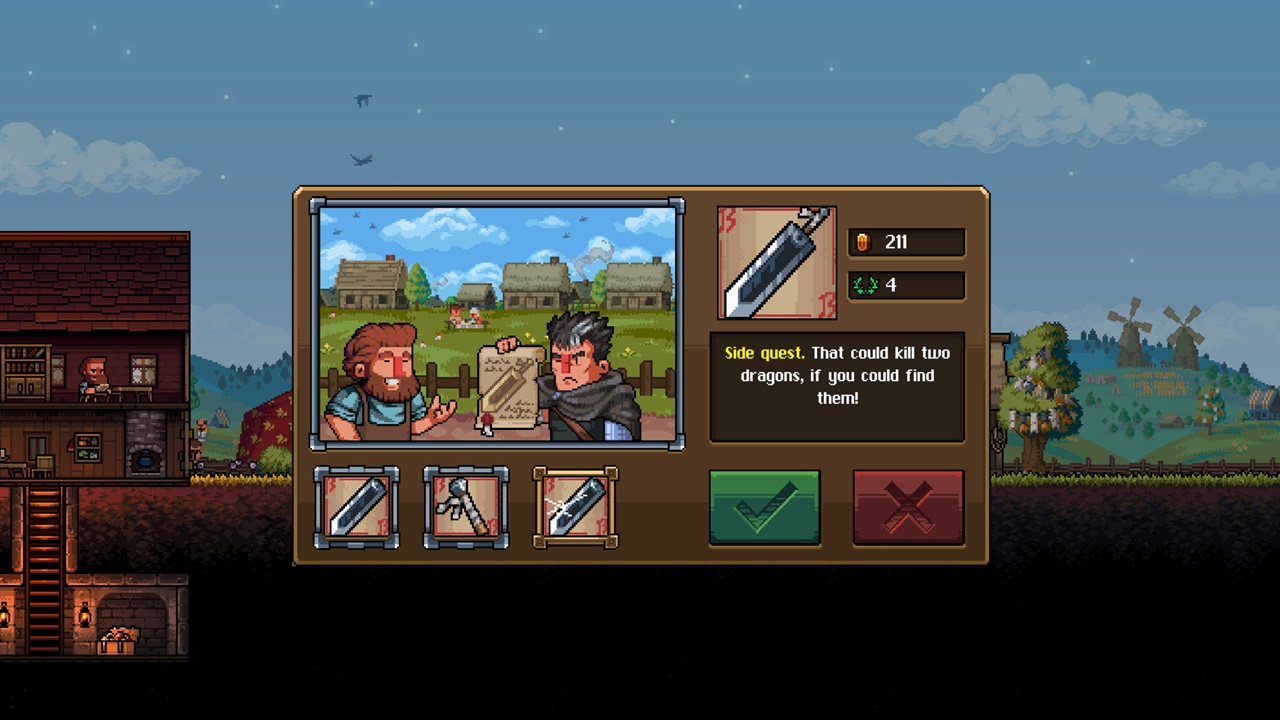Select the gold-framed cracked blade blueprint
This screenshot has height=720, width=1280.
point(575,507)
